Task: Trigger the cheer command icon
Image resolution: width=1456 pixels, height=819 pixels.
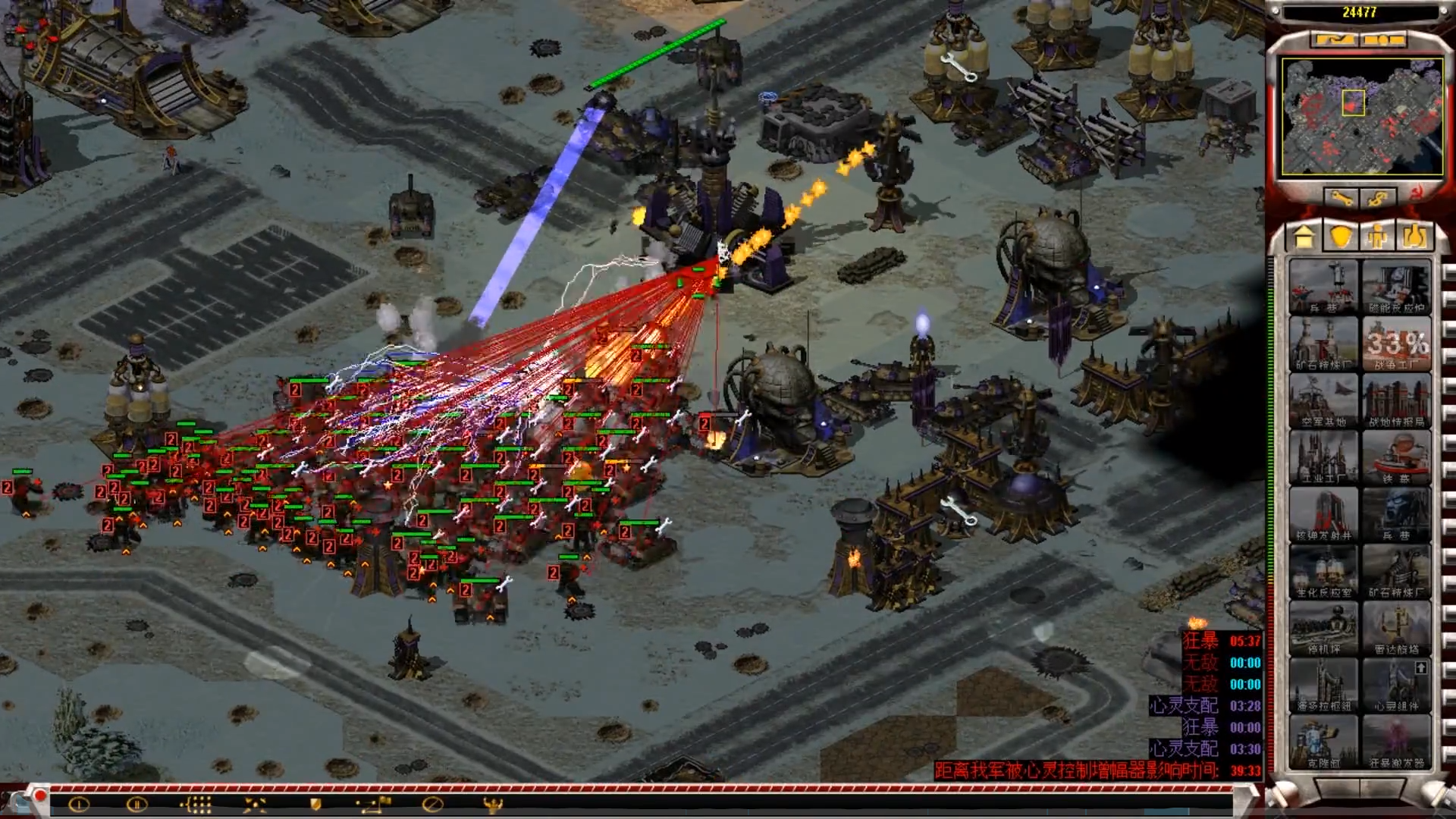Action: 493,805
